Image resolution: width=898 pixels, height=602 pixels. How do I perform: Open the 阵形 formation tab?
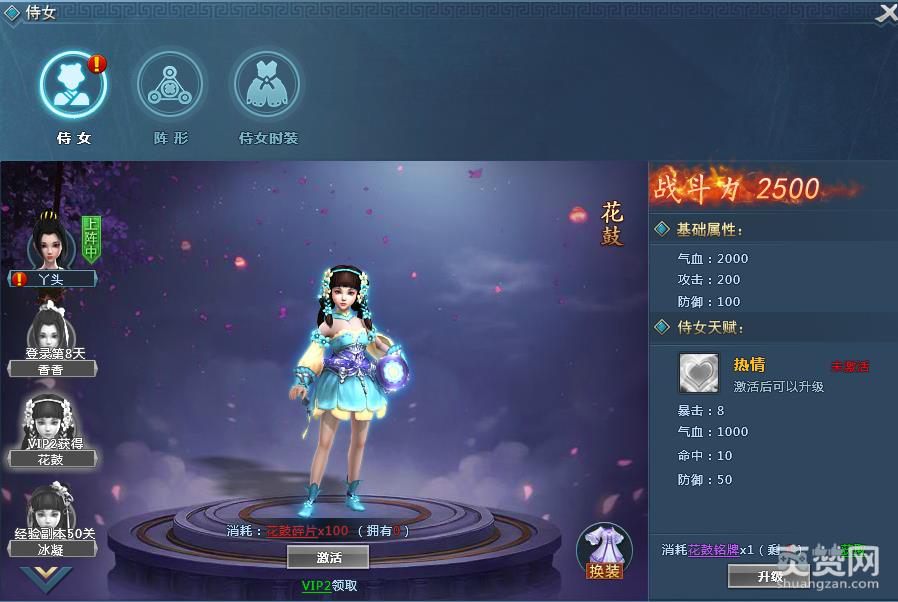tap(170, 84)
